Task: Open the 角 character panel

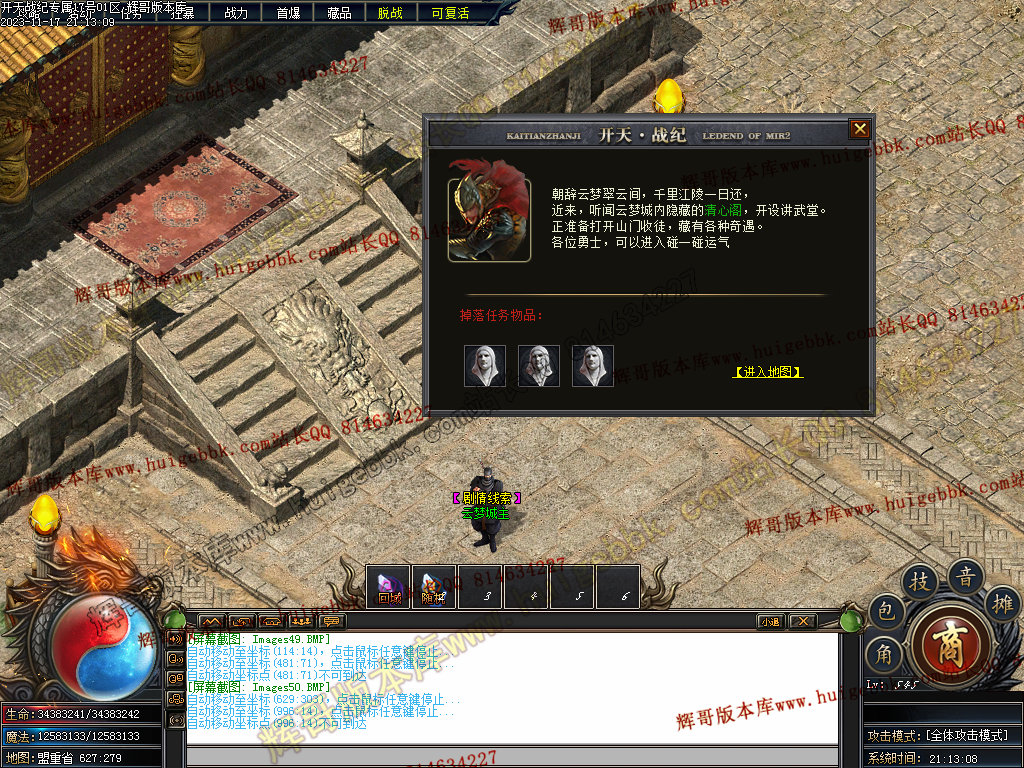Action: [x=885, y=654]
